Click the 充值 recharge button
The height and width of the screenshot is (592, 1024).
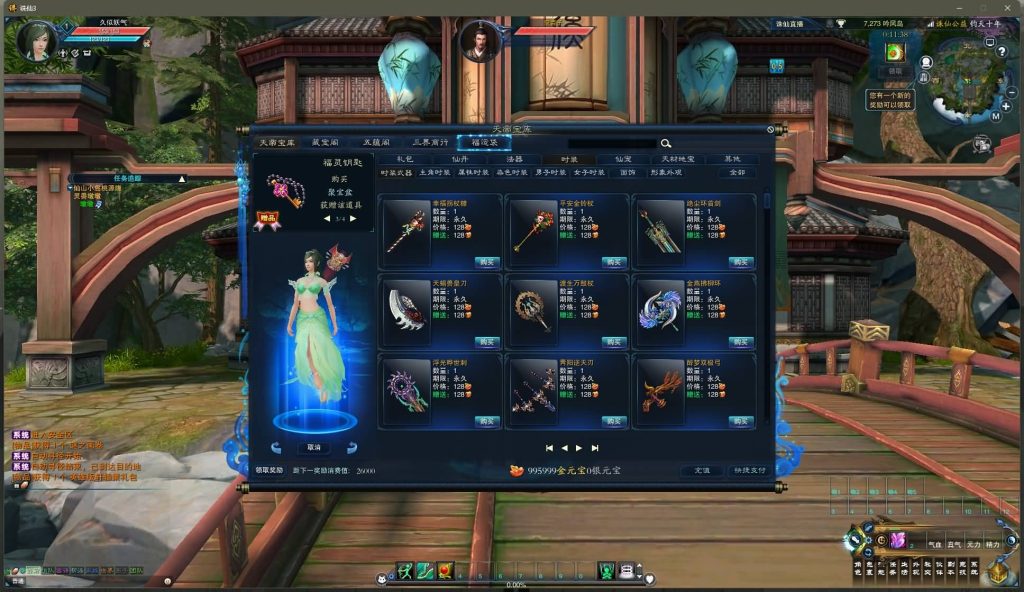tap(701, 470)
